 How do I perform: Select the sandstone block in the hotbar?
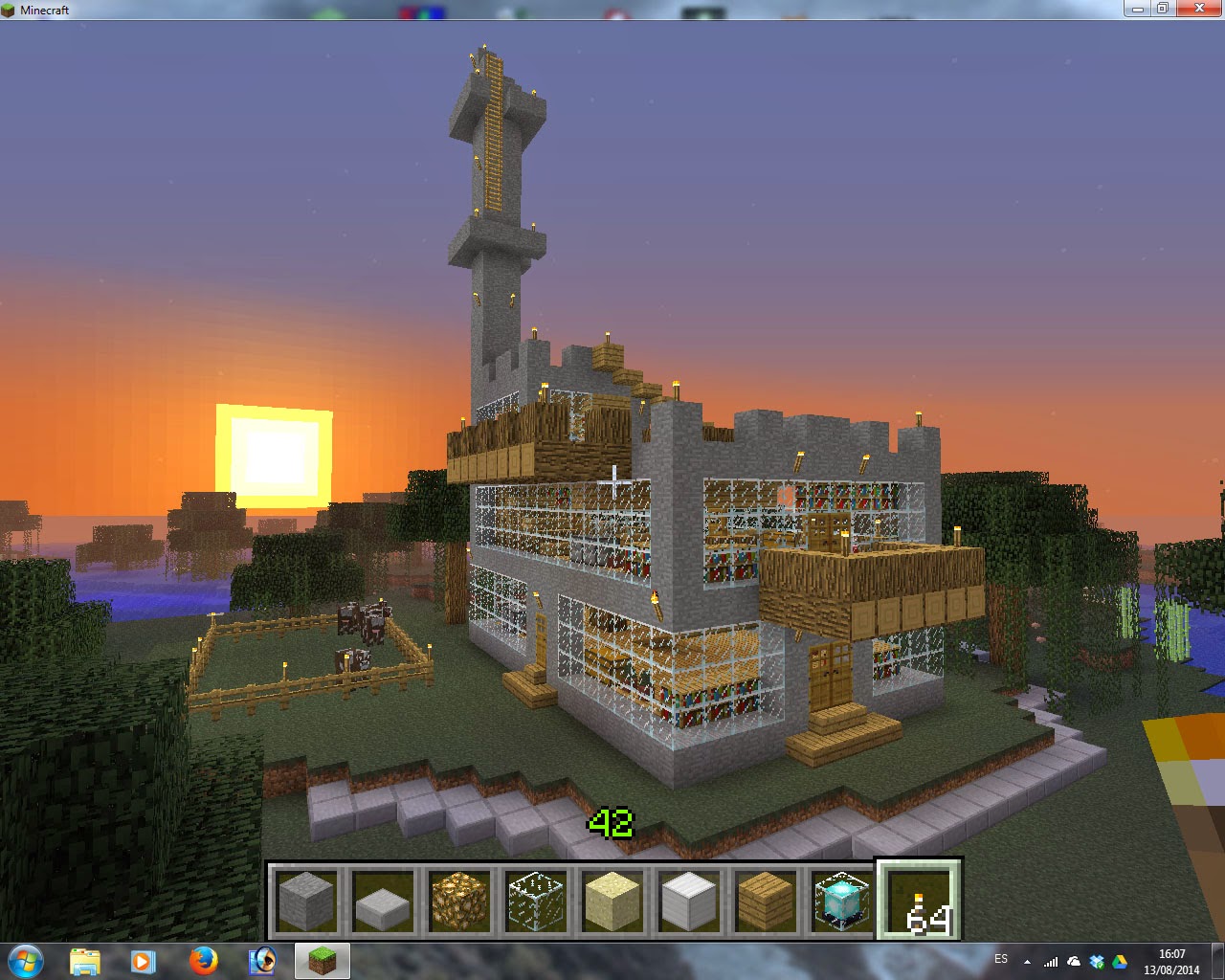tap(612, 900)
